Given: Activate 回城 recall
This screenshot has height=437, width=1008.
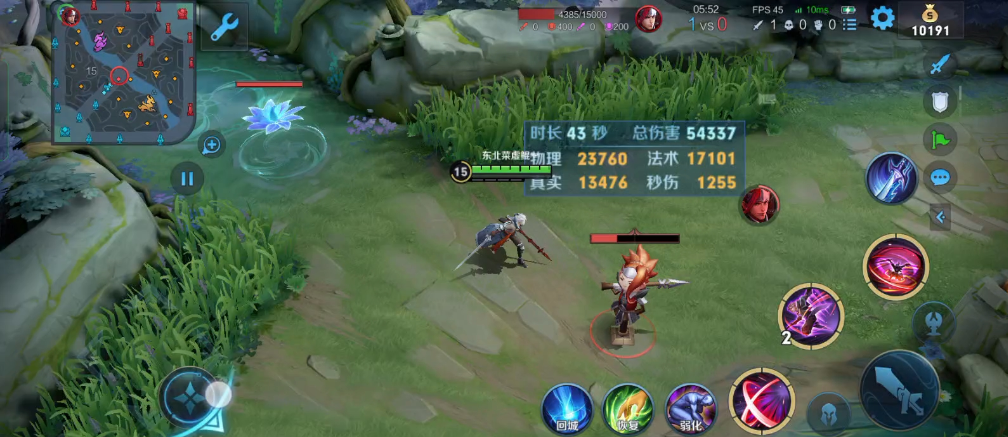Looking at the screenshot, I should tap(567, 408).
